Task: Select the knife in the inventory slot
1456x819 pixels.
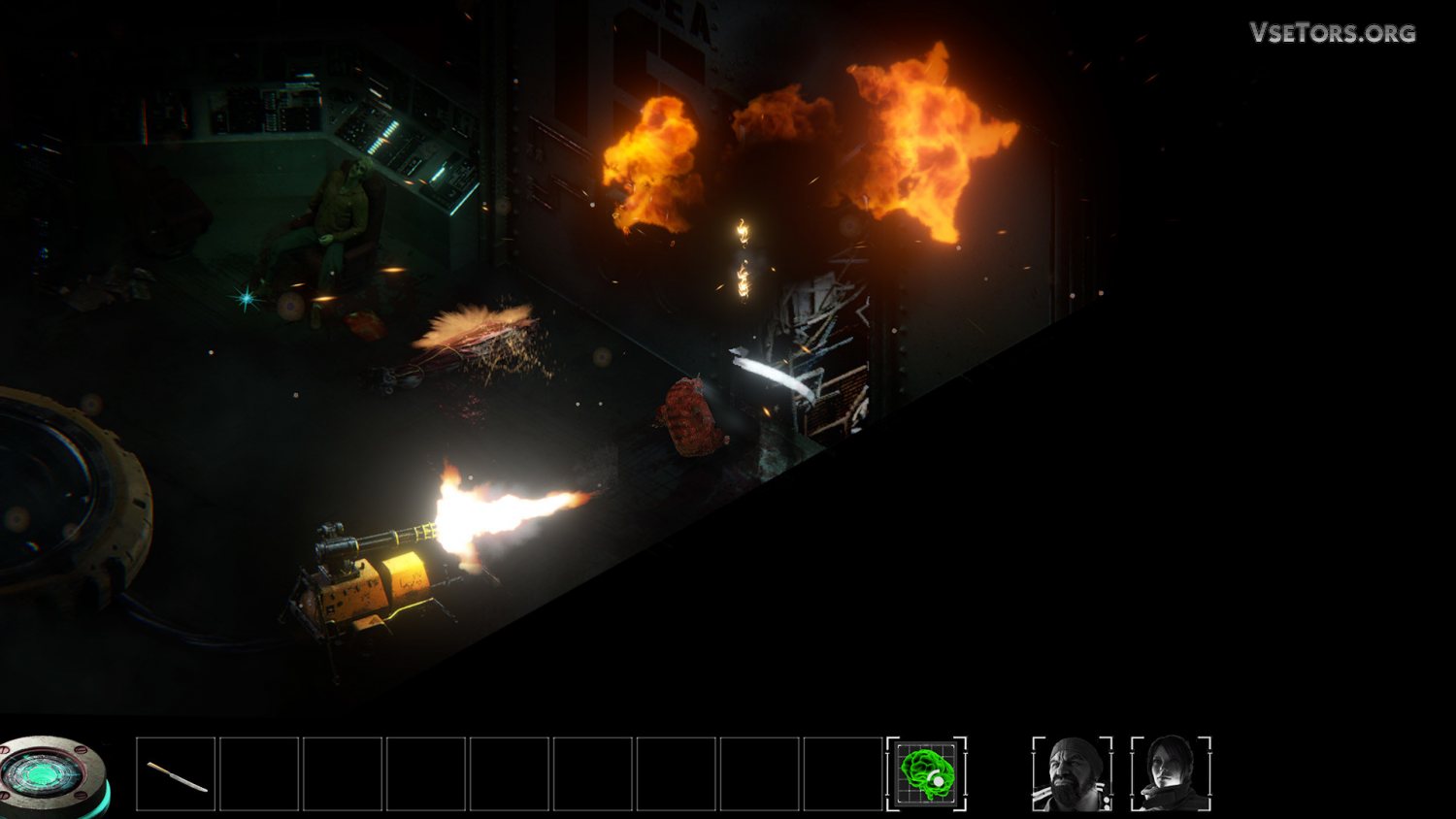Action: pyautogui.click(x=176, y=774)
